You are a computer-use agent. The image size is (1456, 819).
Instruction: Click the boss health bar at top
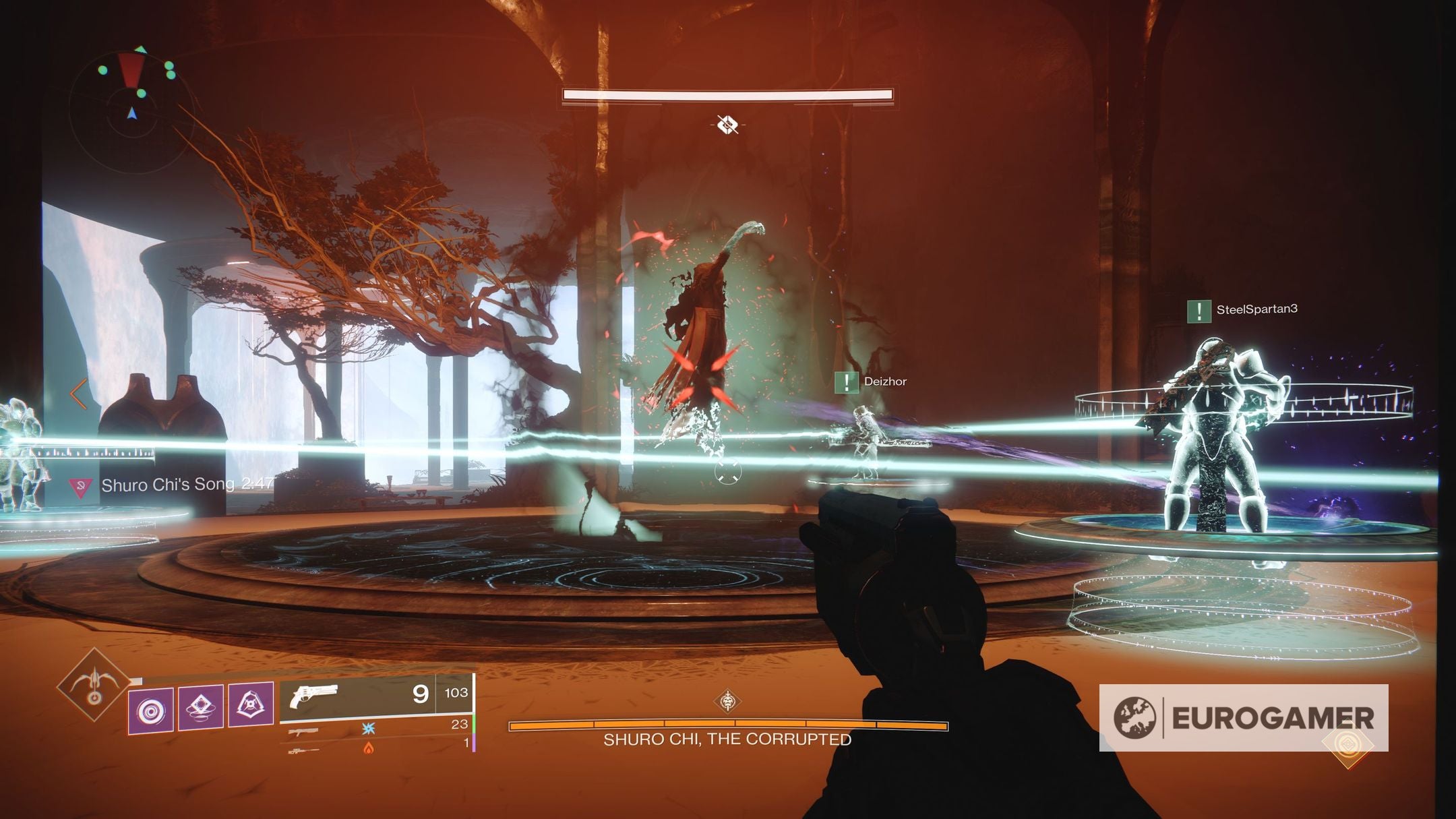coord(728,94)
